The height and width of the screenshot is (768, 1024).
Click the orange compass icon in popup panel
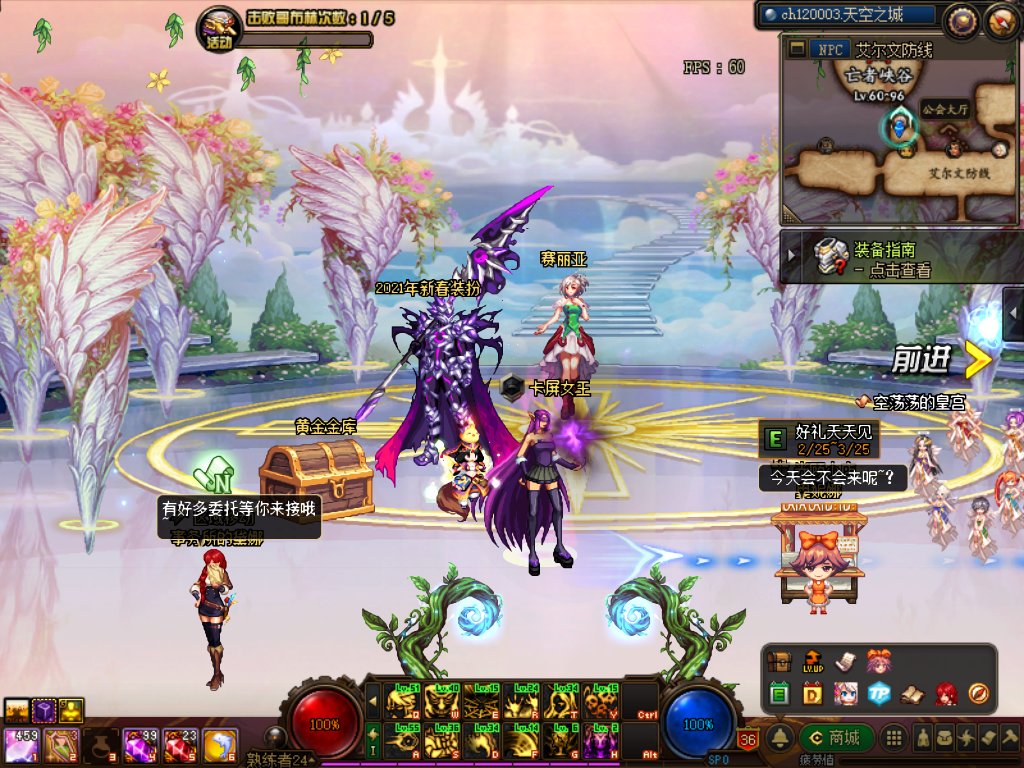pos(978,693)
